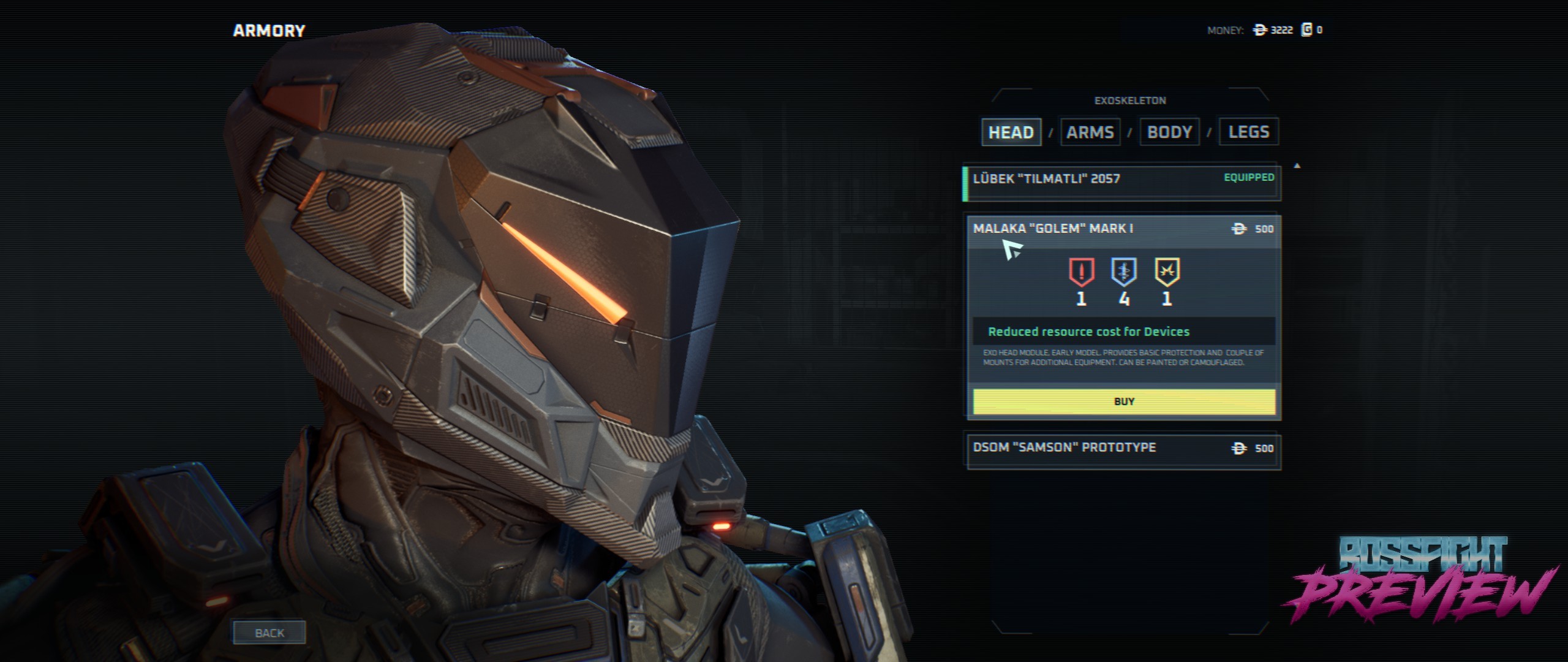Buy the Malaka "Golem" Mark I helmet
Screen dimensions: 1568x662
click(x=1124, y=402)
